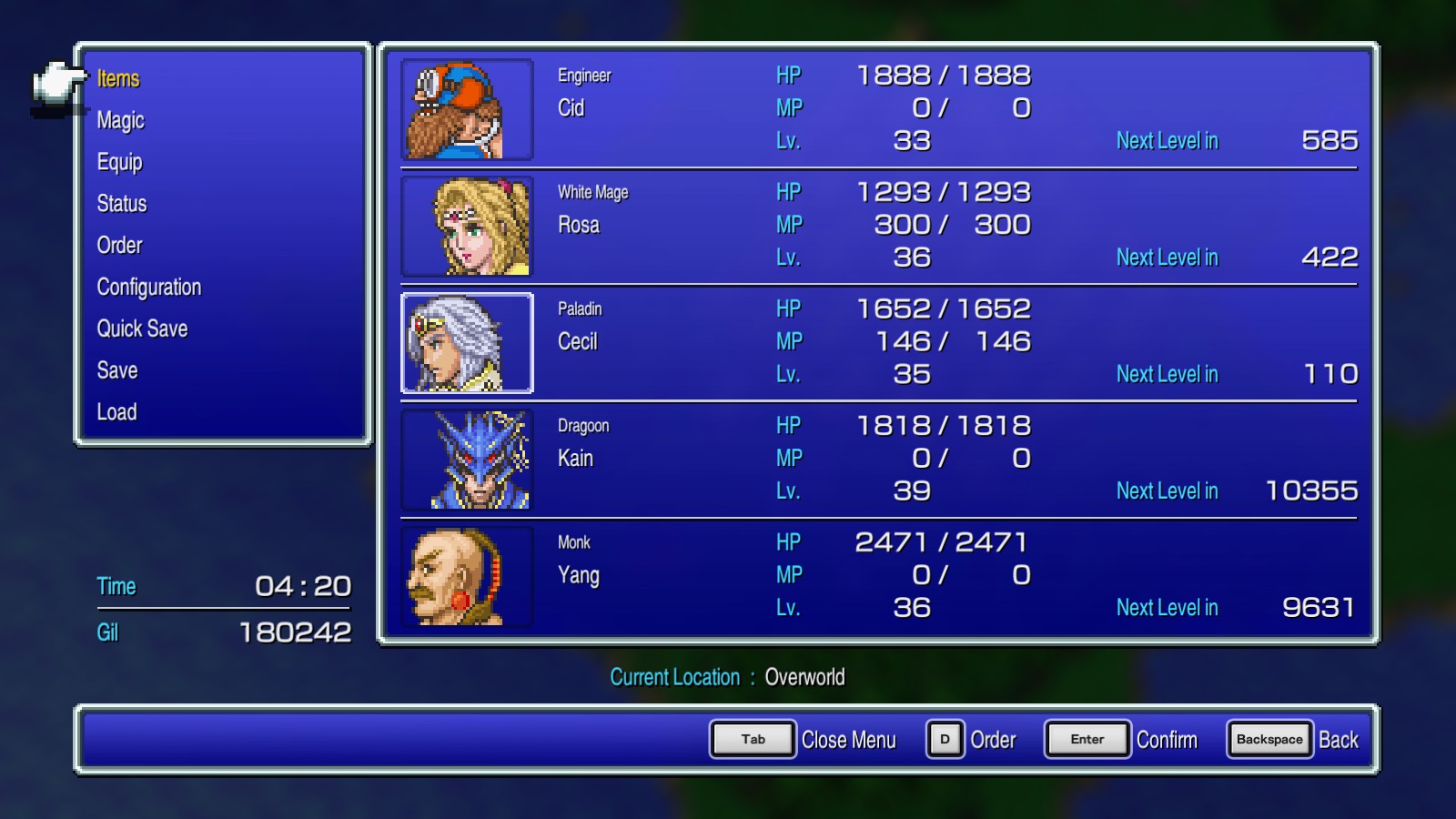1456x819 pixels.
Task: Open the Status screen
Action: (x=121, y=204)
